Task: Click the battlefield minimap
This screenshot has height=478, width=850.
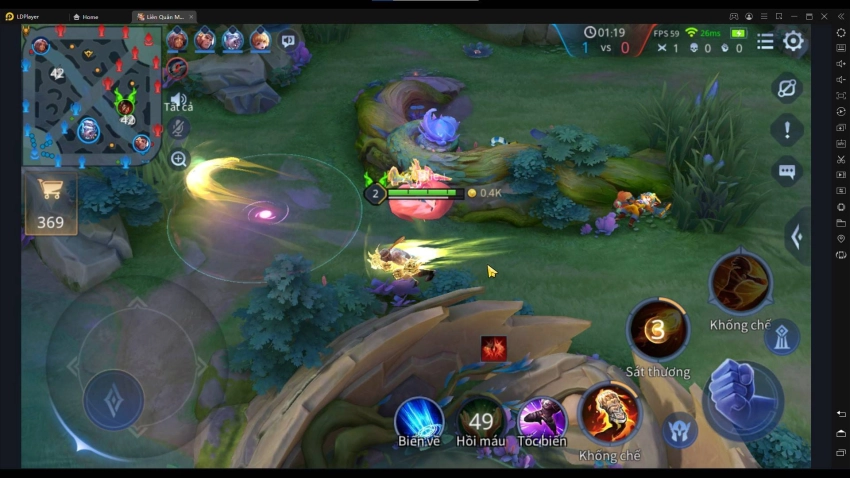Action: (x=91, y=95)
